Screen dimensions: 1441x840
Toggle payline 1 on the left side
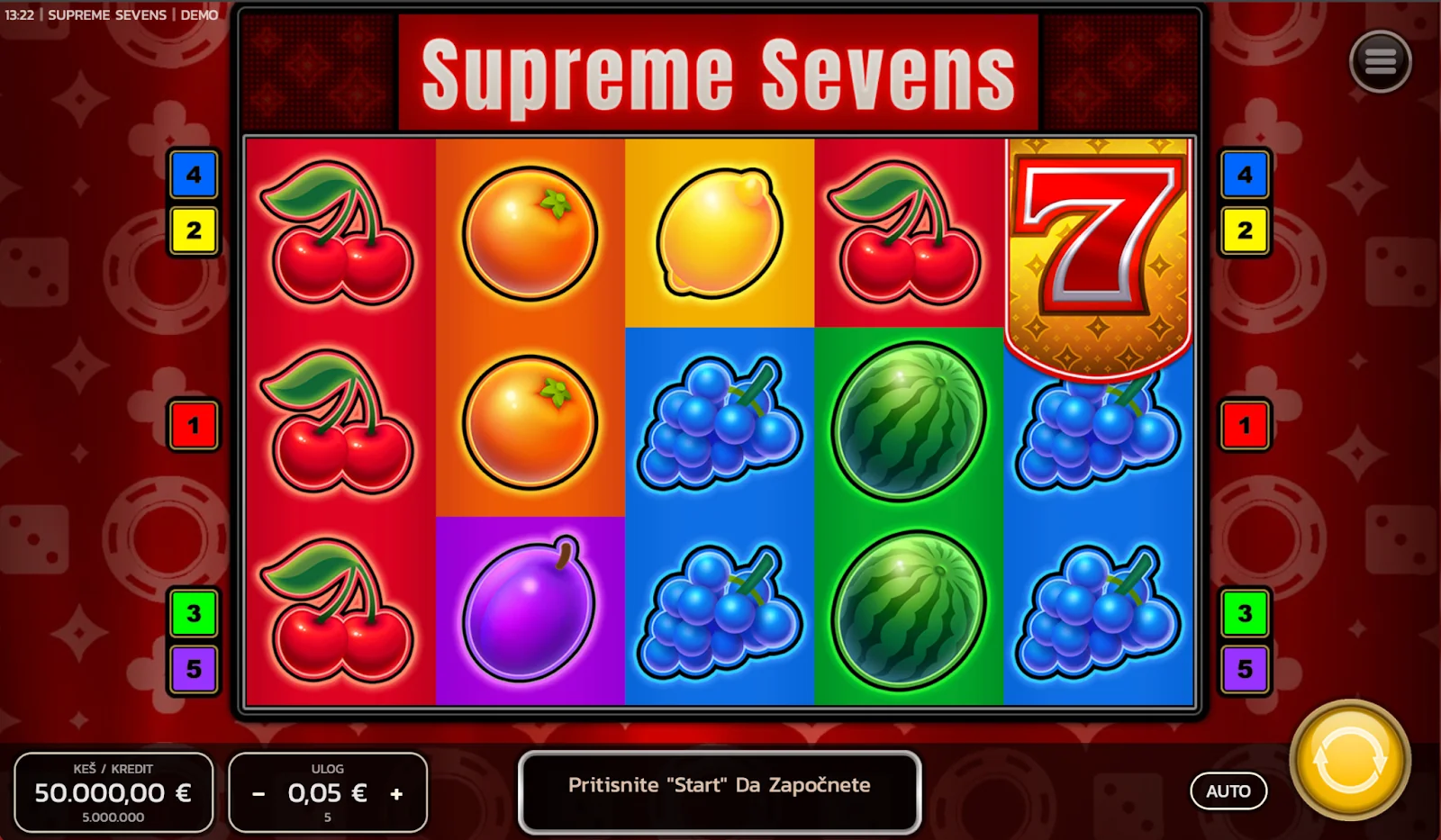pyautogui.click(x=195, y=426)
